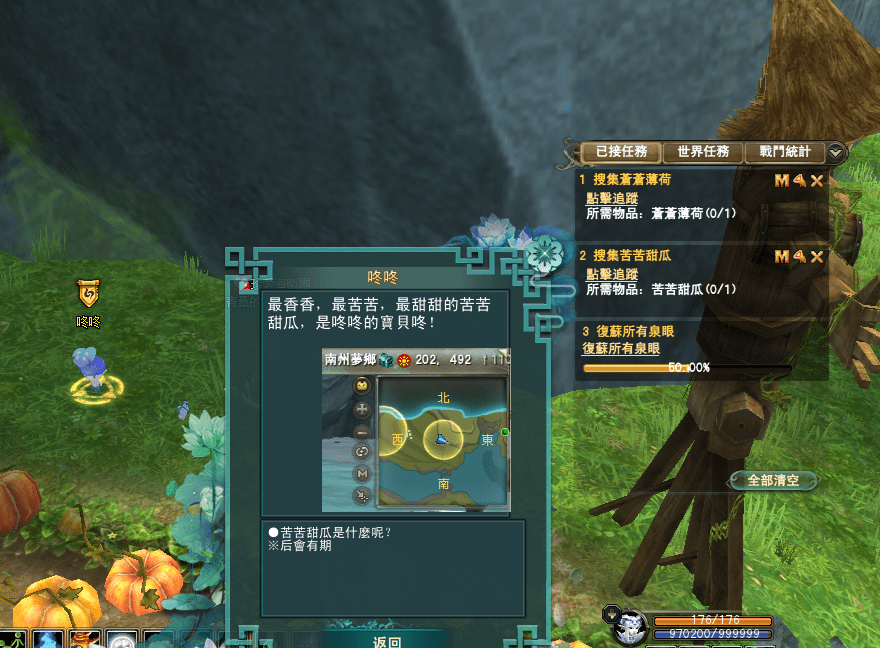This screenshot has width=880, height=648.
Task: Track the 復蘇所有泉眼 objective link
Action: pyautogui.click(x=621, y=348)
